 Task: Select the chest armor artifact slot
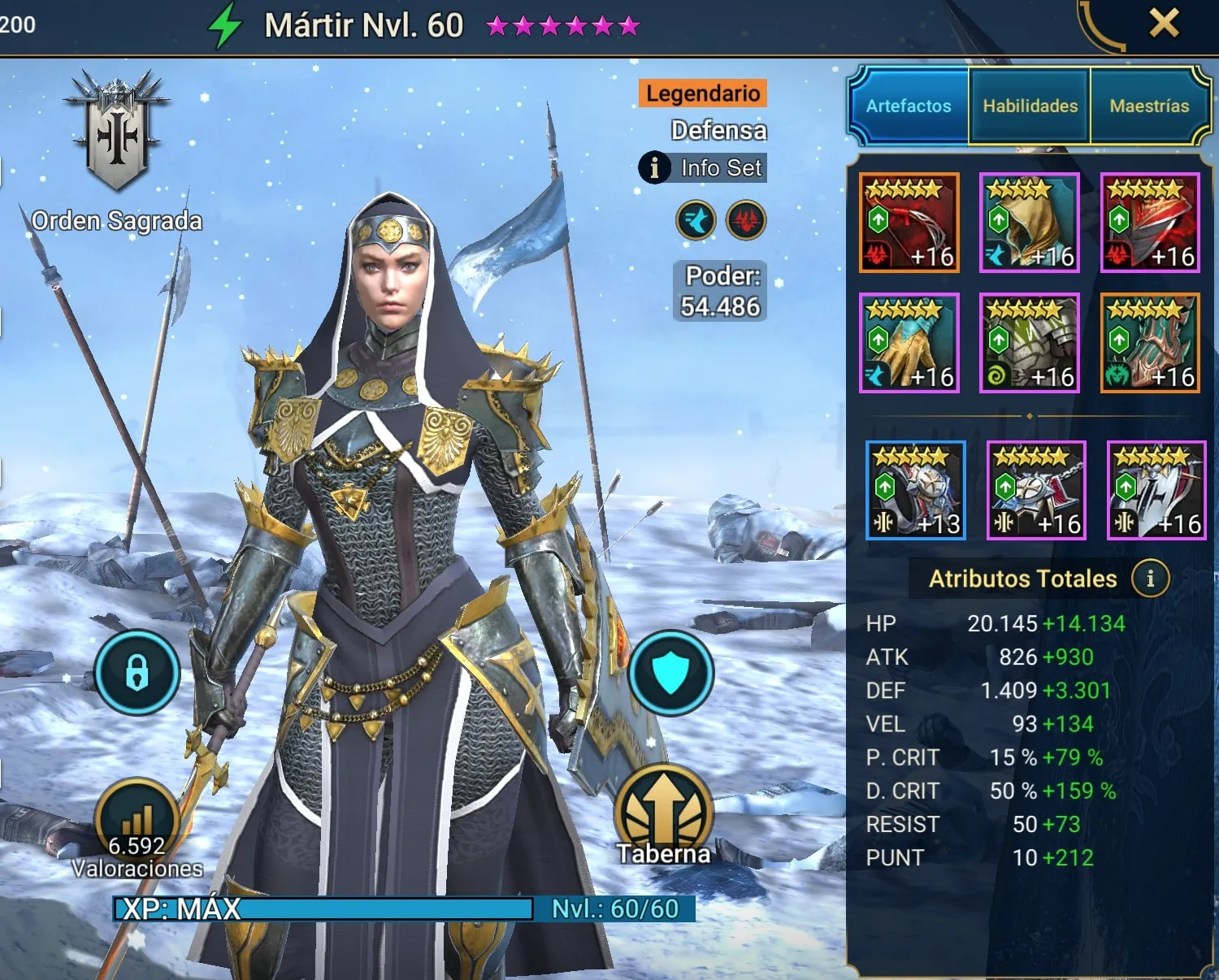(1030, 343)
